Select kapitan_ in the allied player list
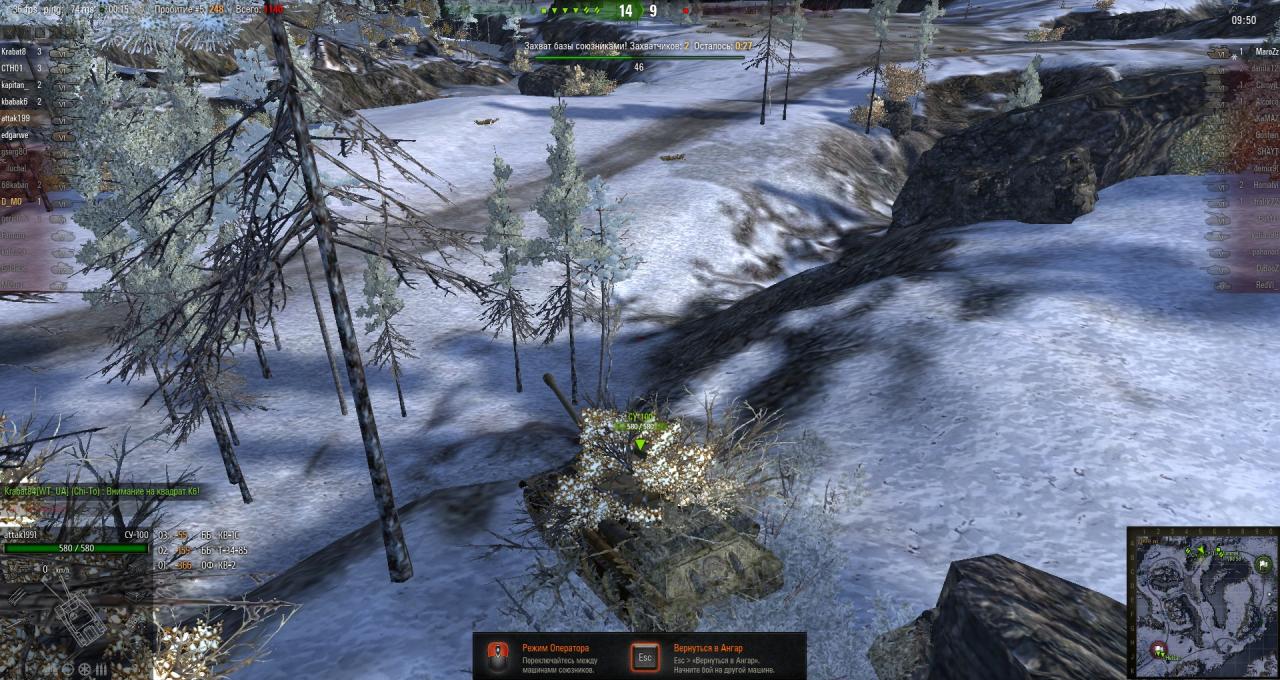Screen dimensions: 1280x680 coord(14,85)
